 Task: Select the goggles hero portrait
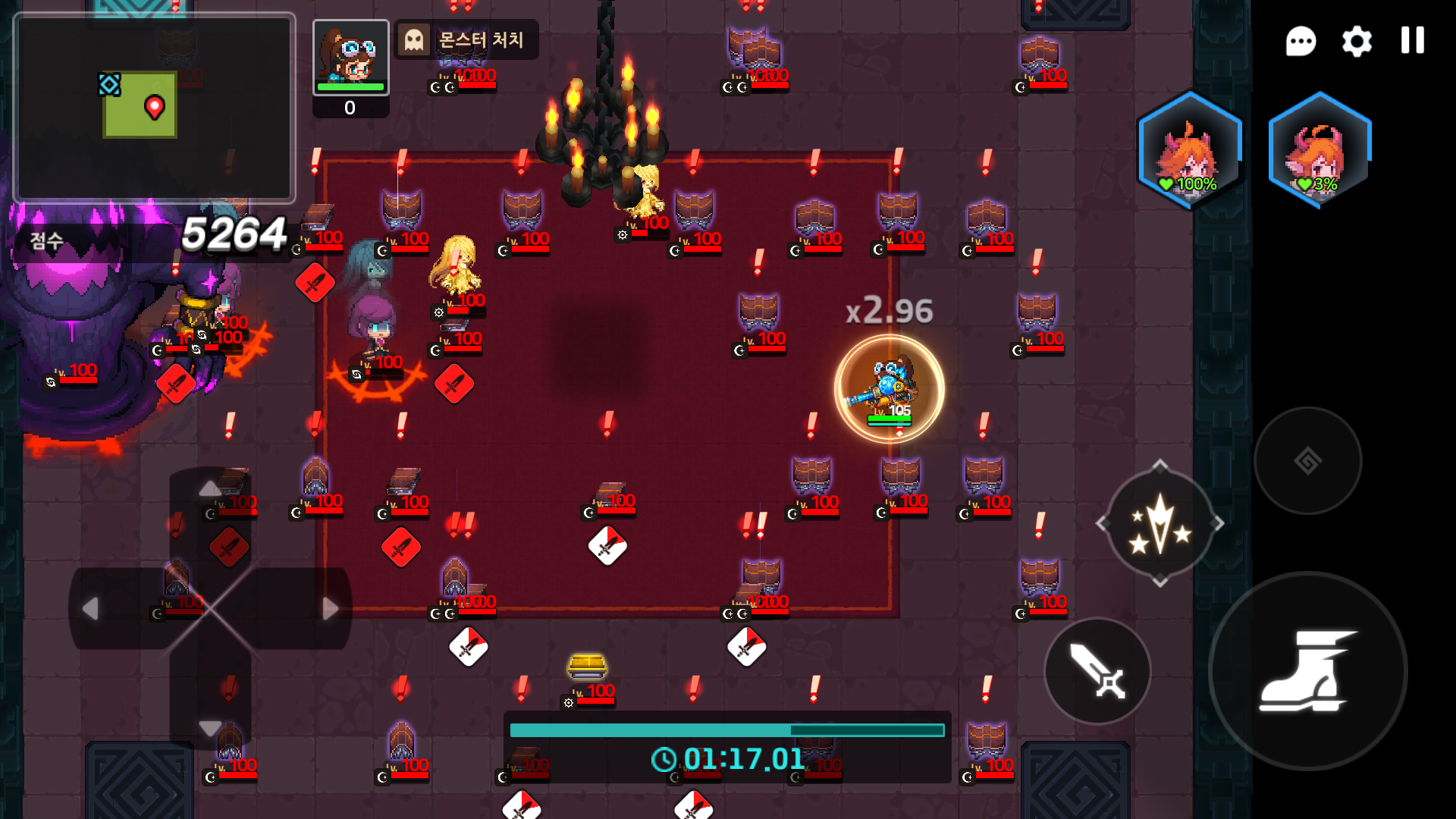pyautogui.click(x=350, y=57)
